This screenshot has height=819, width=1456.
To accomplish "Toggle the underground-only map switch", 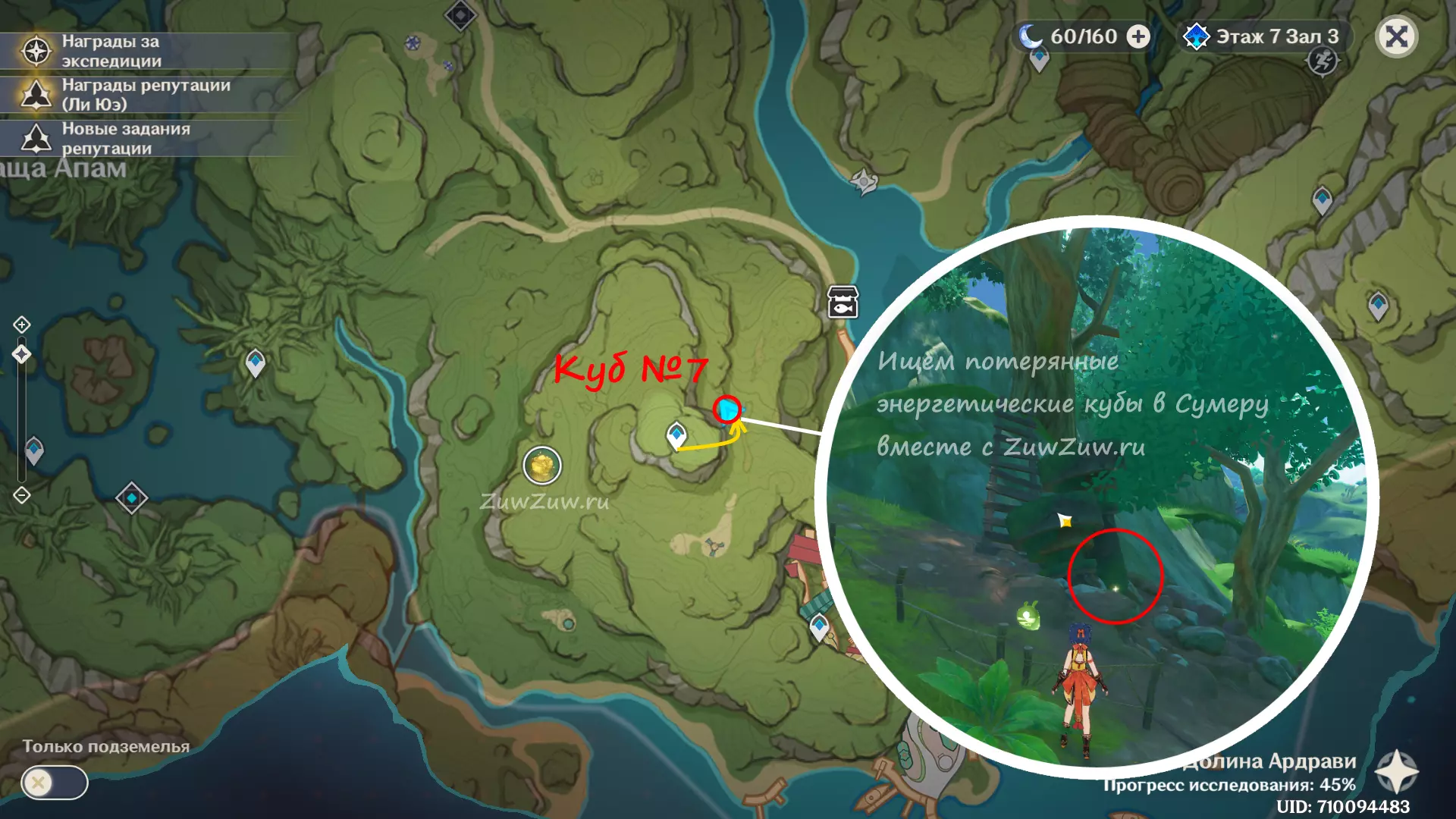I will 54,782.
